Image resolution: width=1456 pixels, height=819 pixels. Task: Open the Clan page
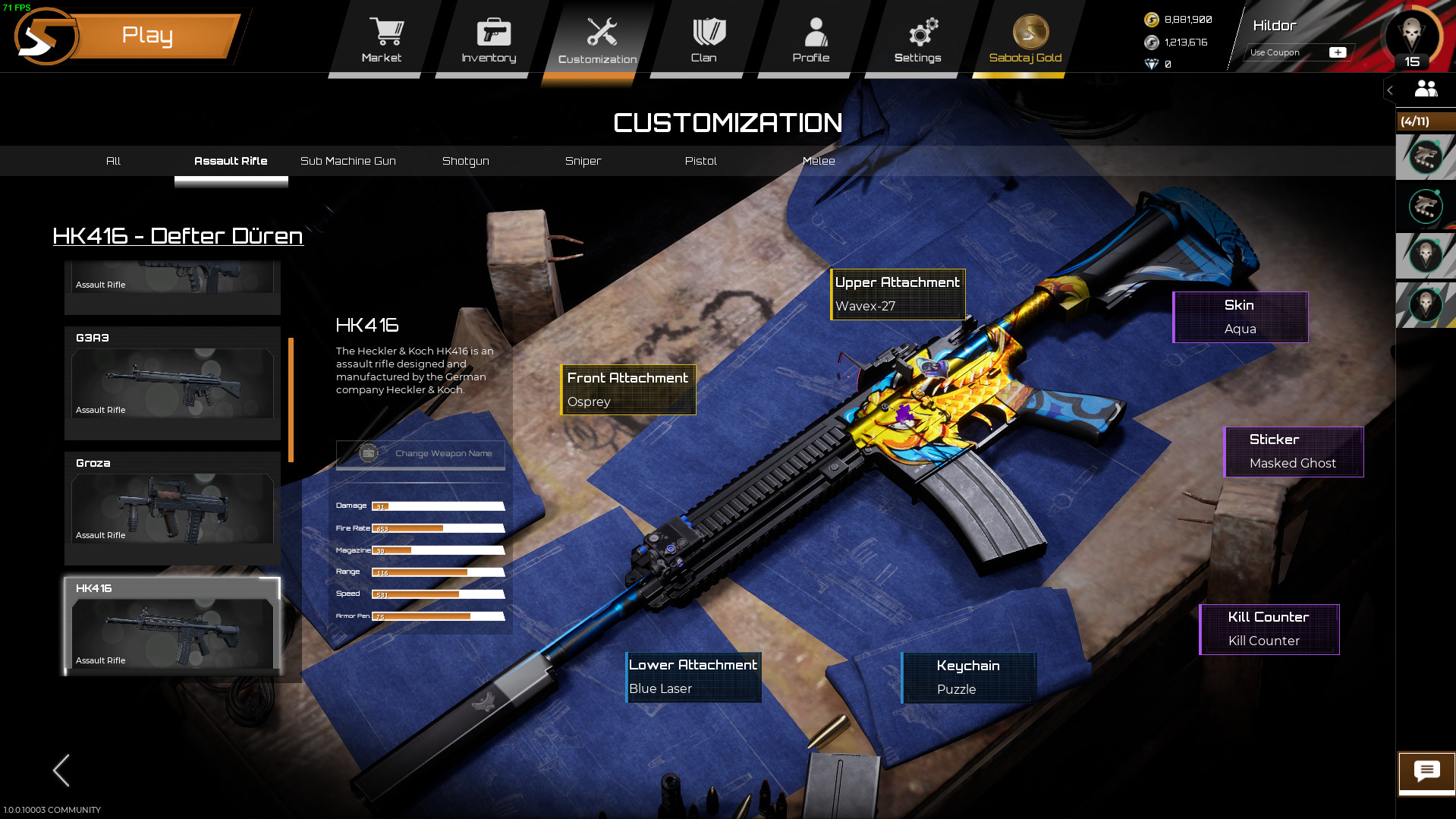pos(704,40)
